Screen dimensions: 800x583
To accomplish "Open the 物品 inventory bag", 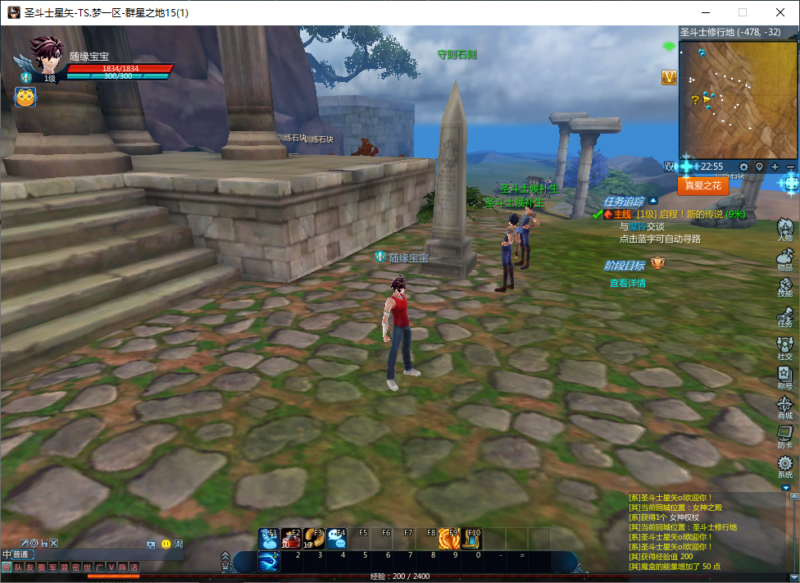I will [785, 256].
